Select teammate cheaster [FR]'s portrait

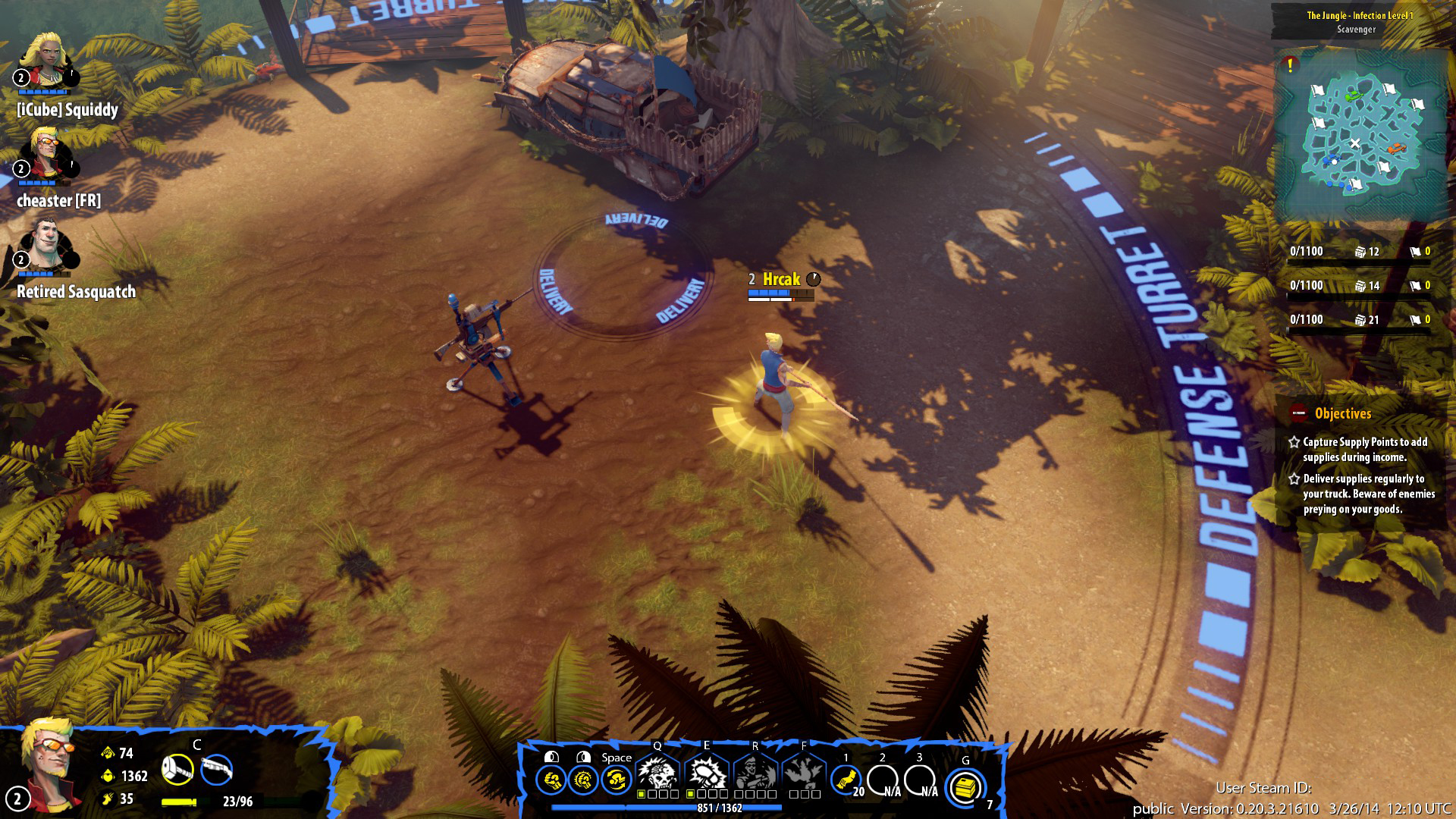(x=45, y=153)
